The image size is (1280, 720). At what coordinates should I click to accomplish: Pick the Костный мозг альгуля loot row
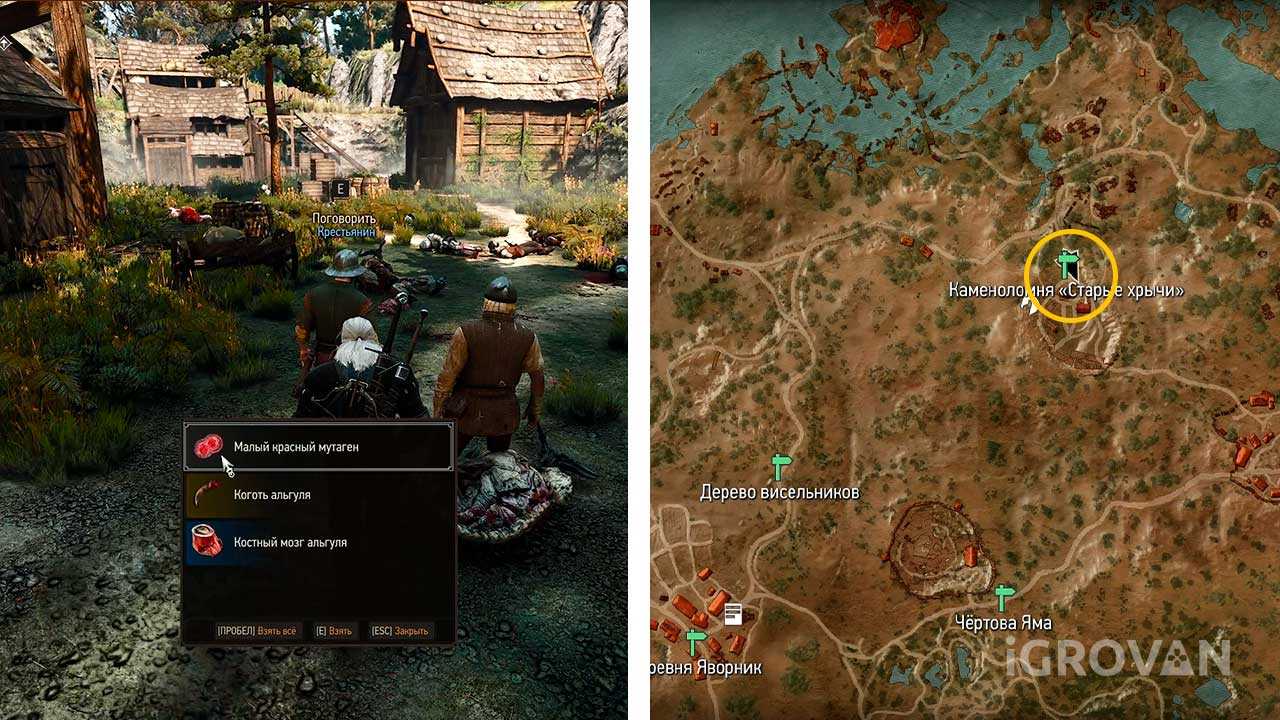tap(318, 542)
